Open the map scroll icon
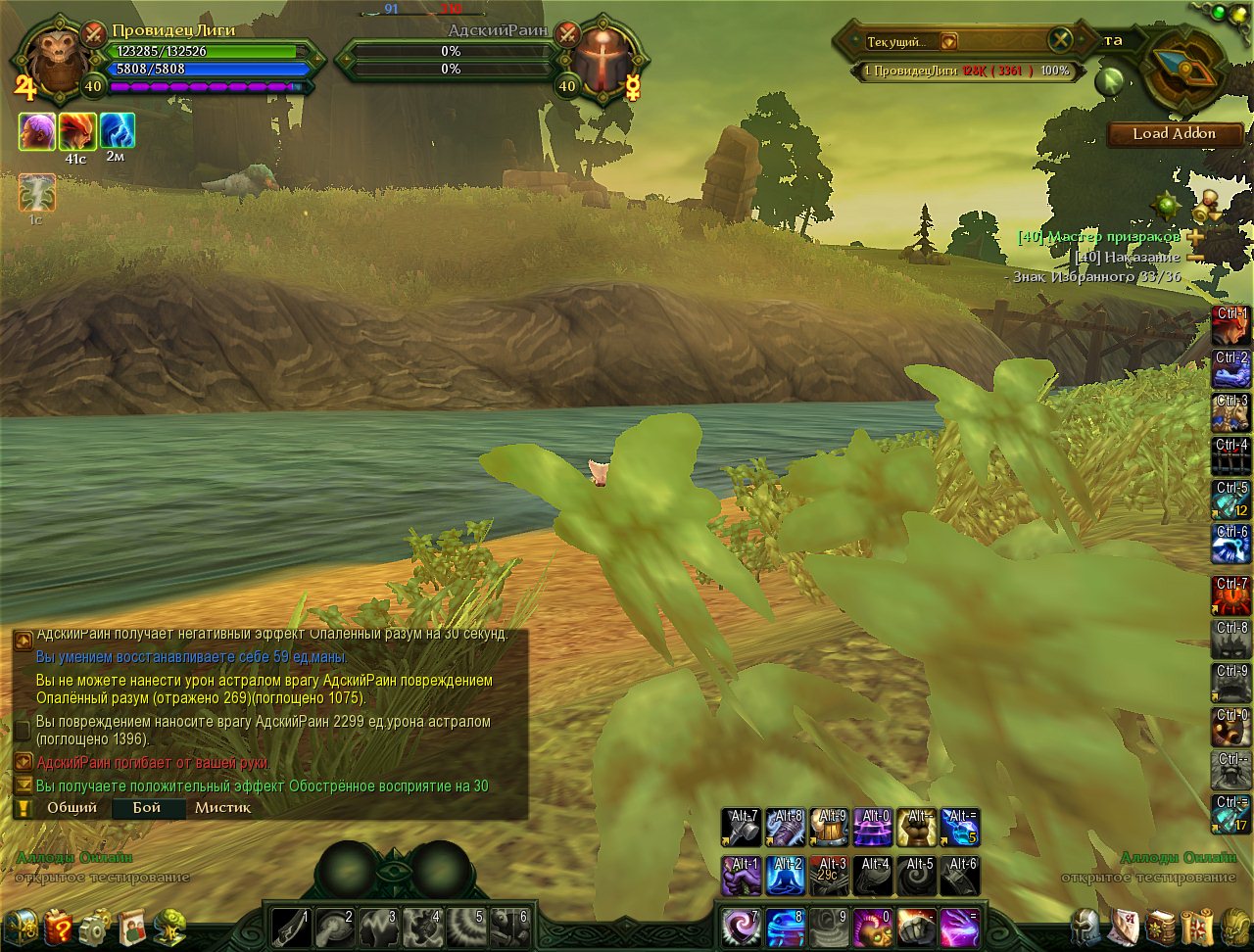1254x952 pixels. click(x=1197, y=927)
